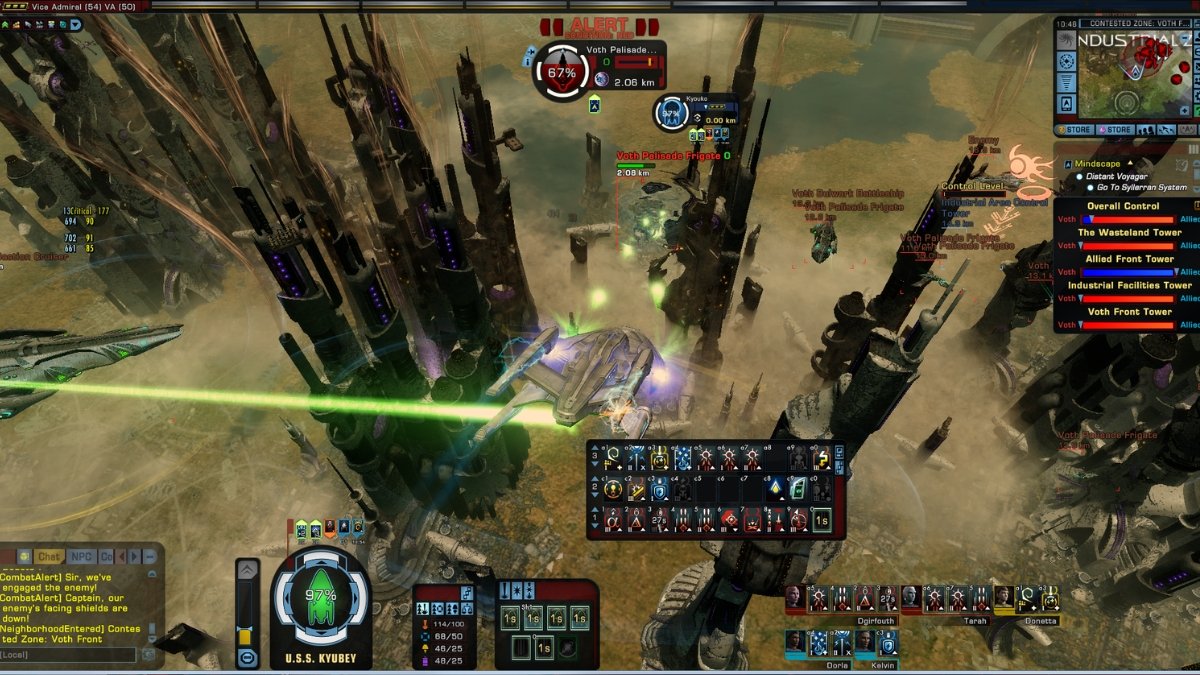
Task: Select bridge officer Kelvin's portrait
Action: coord(864,641)
